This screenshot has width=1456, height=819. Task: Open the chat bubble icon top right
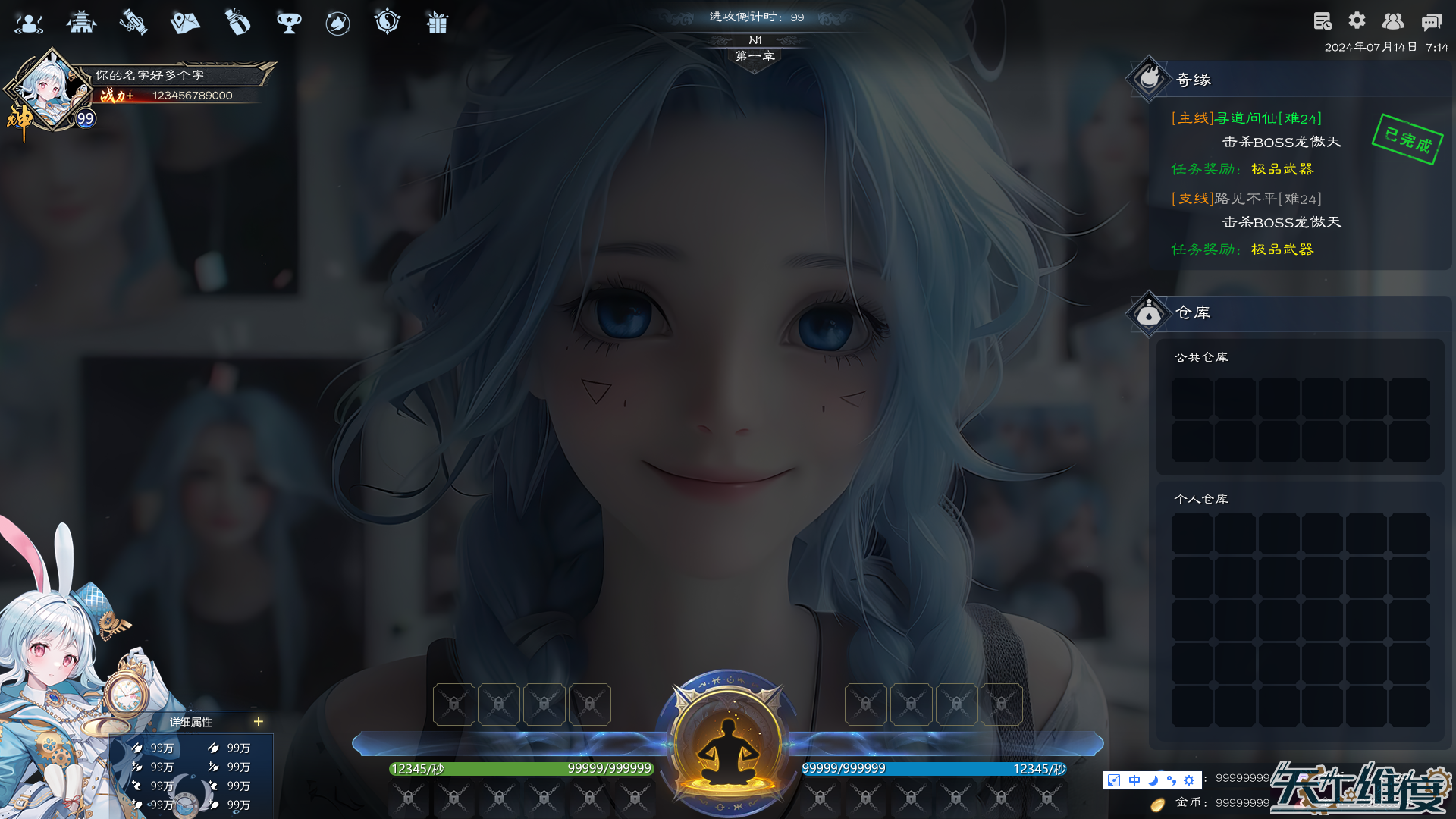(1432, 22)
